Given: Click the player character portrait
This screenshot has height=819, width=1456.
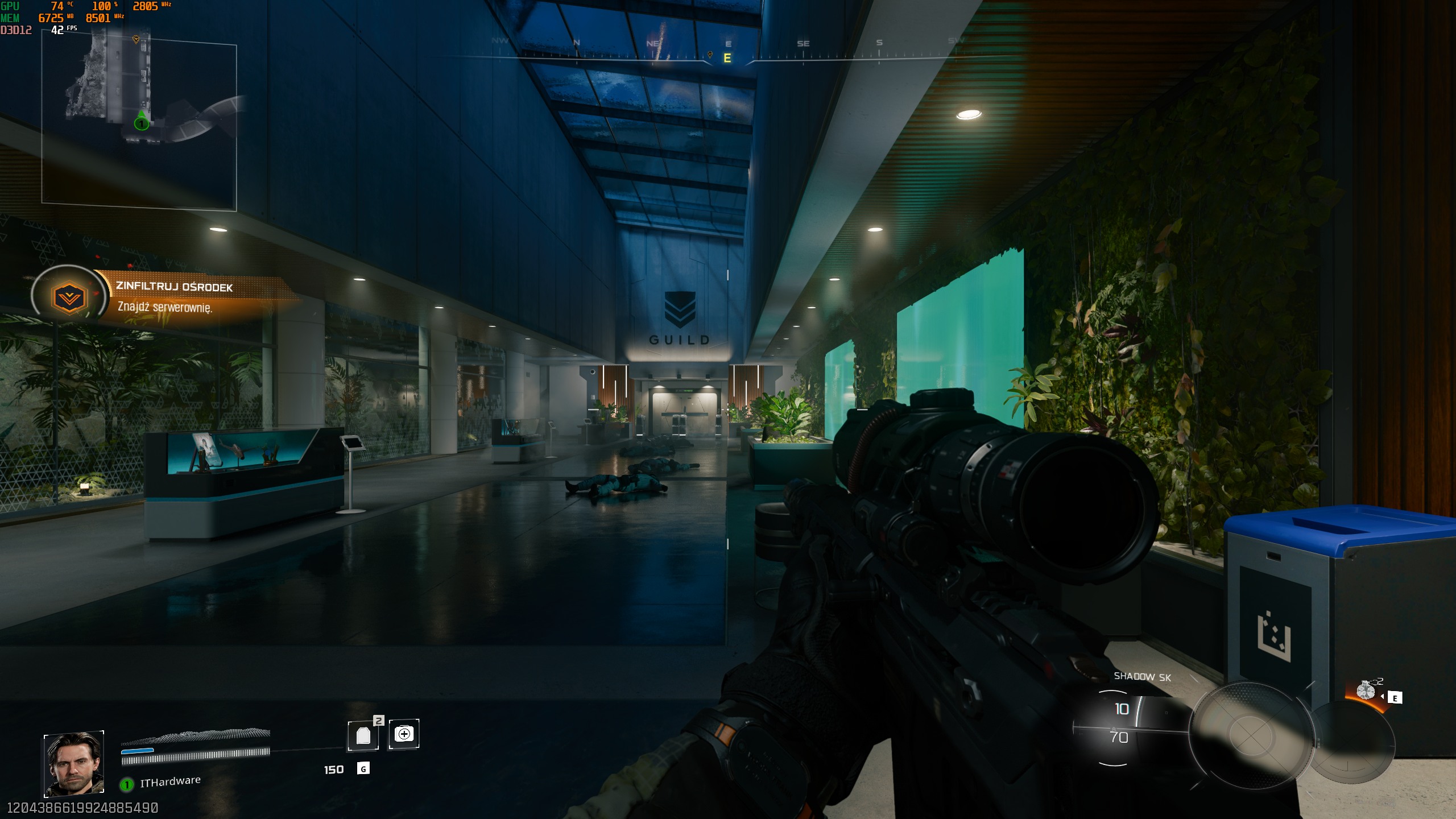Looking at the screenshot, I should pos(74,763).
